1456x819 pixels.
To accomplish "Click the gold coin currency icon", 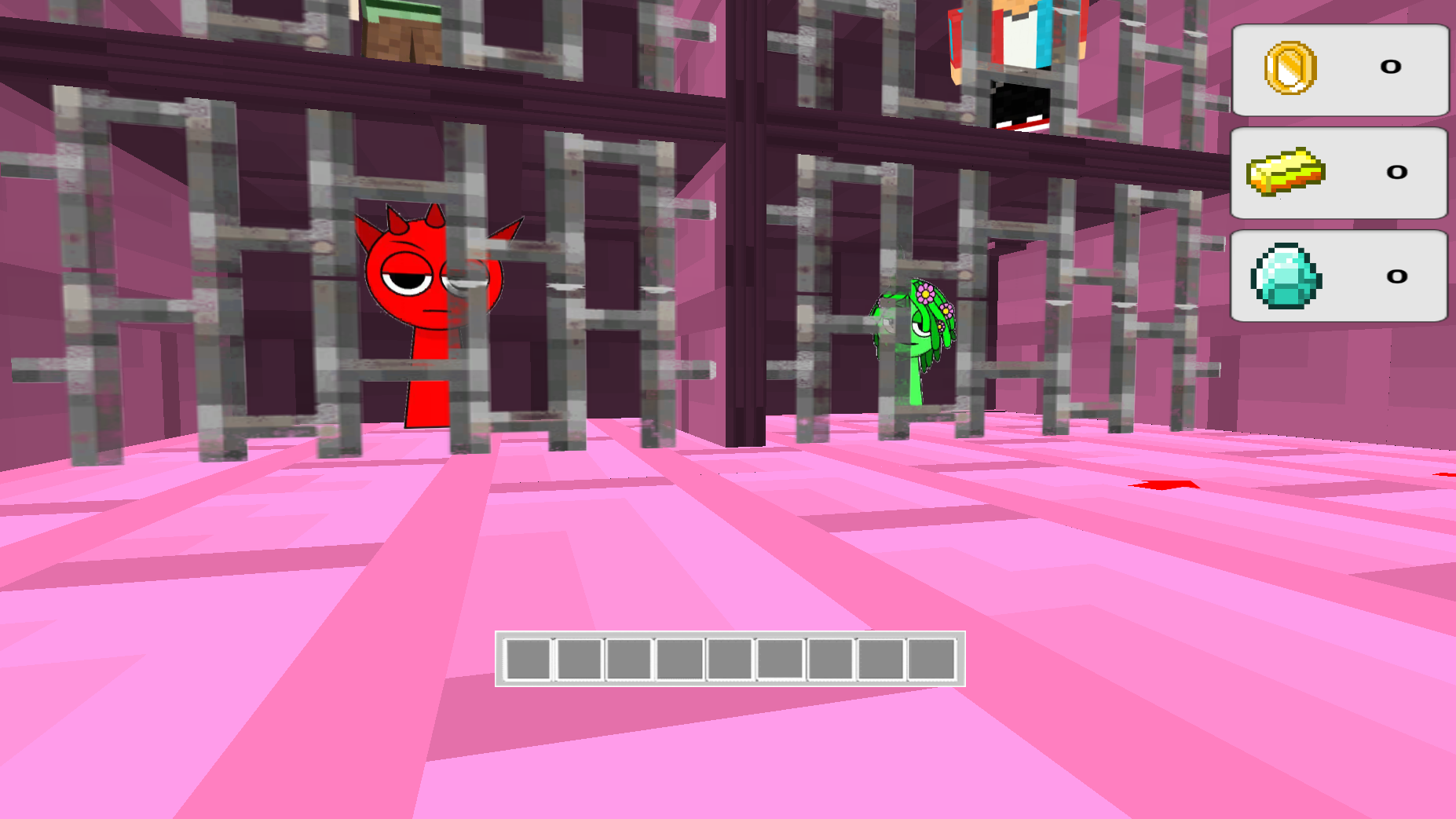I will click(x=1291, y=68).
